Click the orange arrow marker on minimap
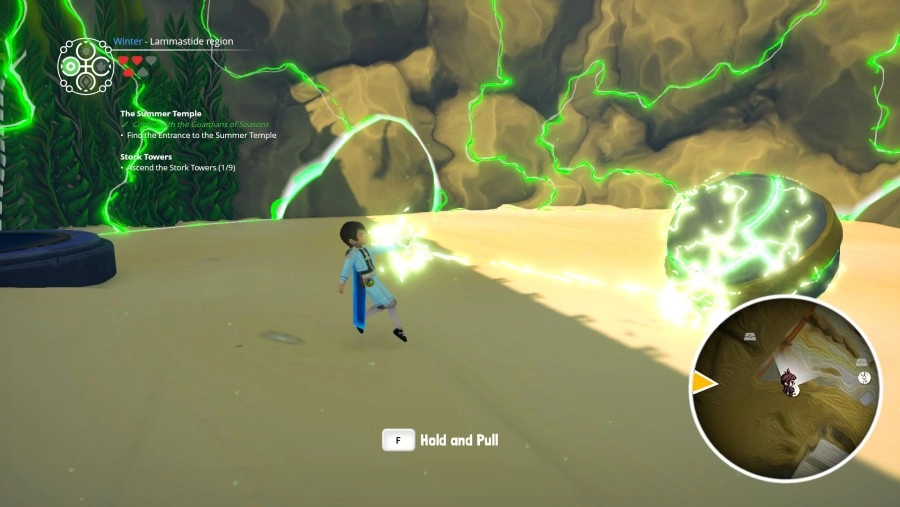Screen dimensions: 900x507 coord(704,383)
